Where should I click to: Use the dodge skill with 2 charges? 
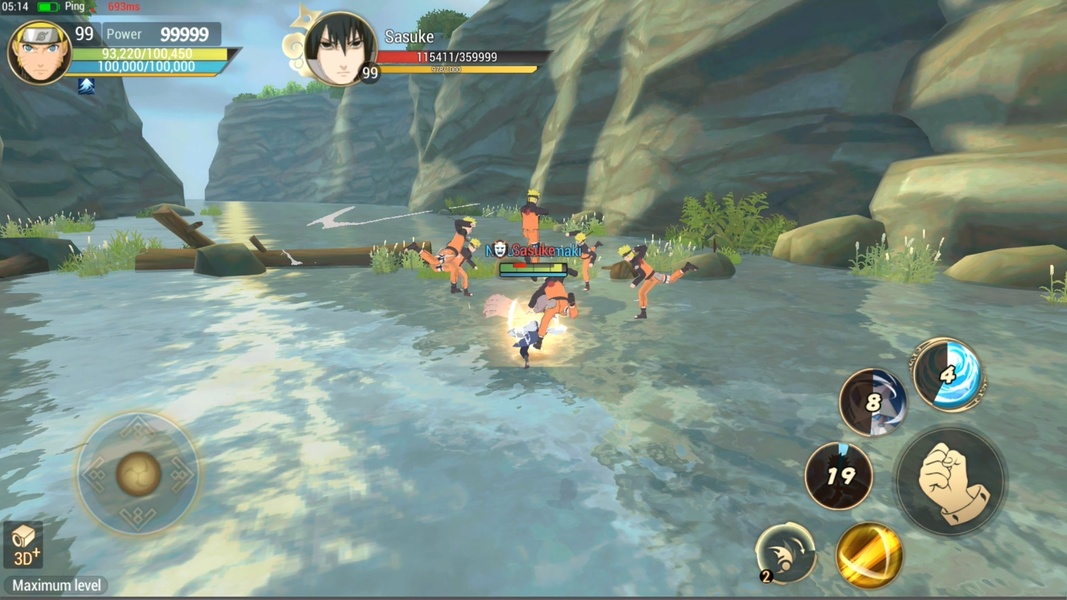[786, 553]
